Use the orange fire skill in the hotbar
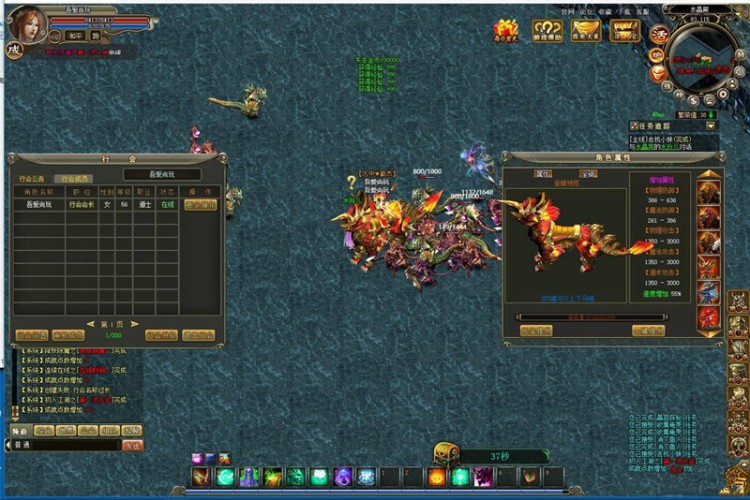 [436, 477]
